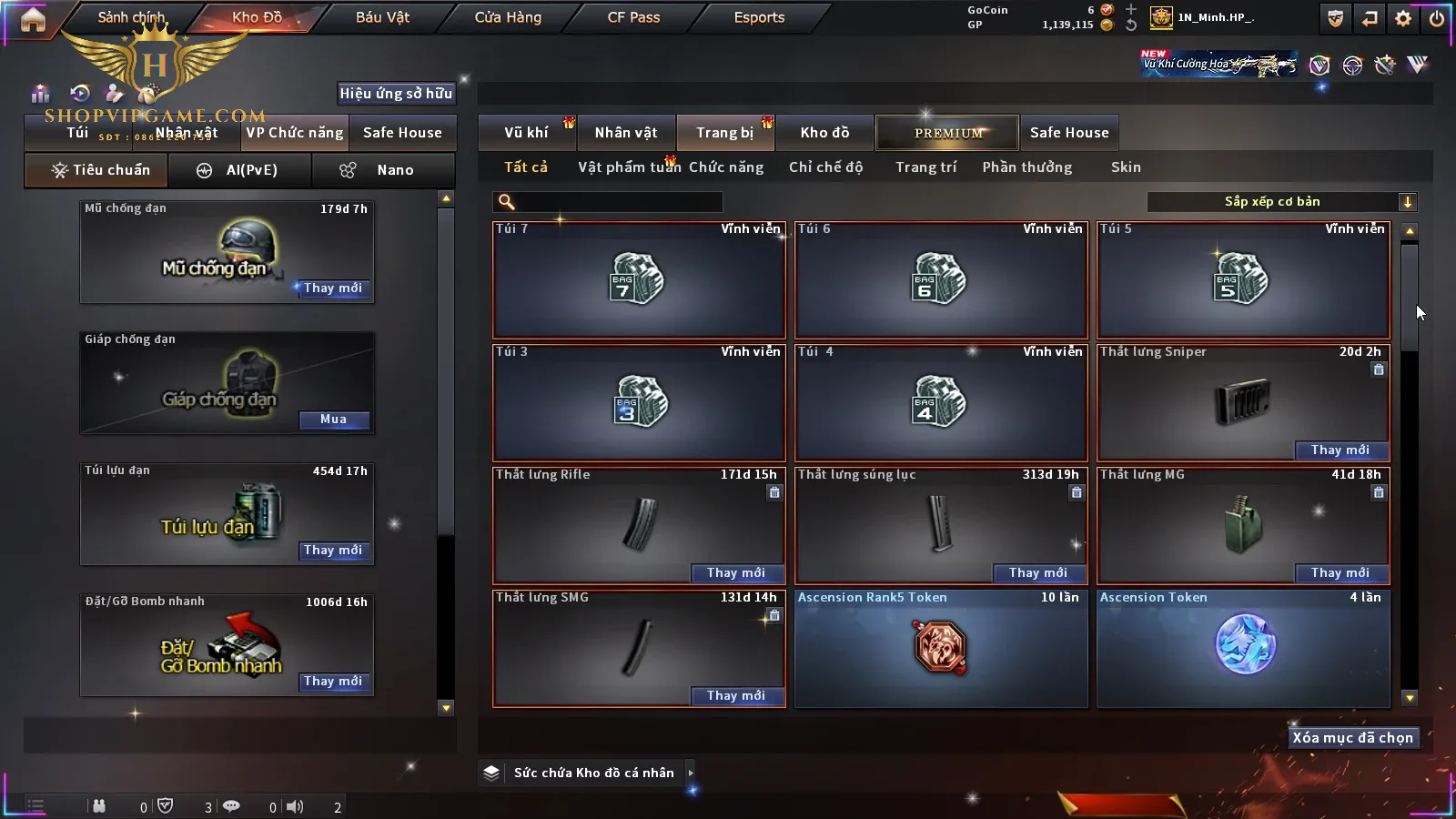Screen dimensions: 1456x819
Task: Click Xóa mục đã chọn button
Action: (1352, 738)
